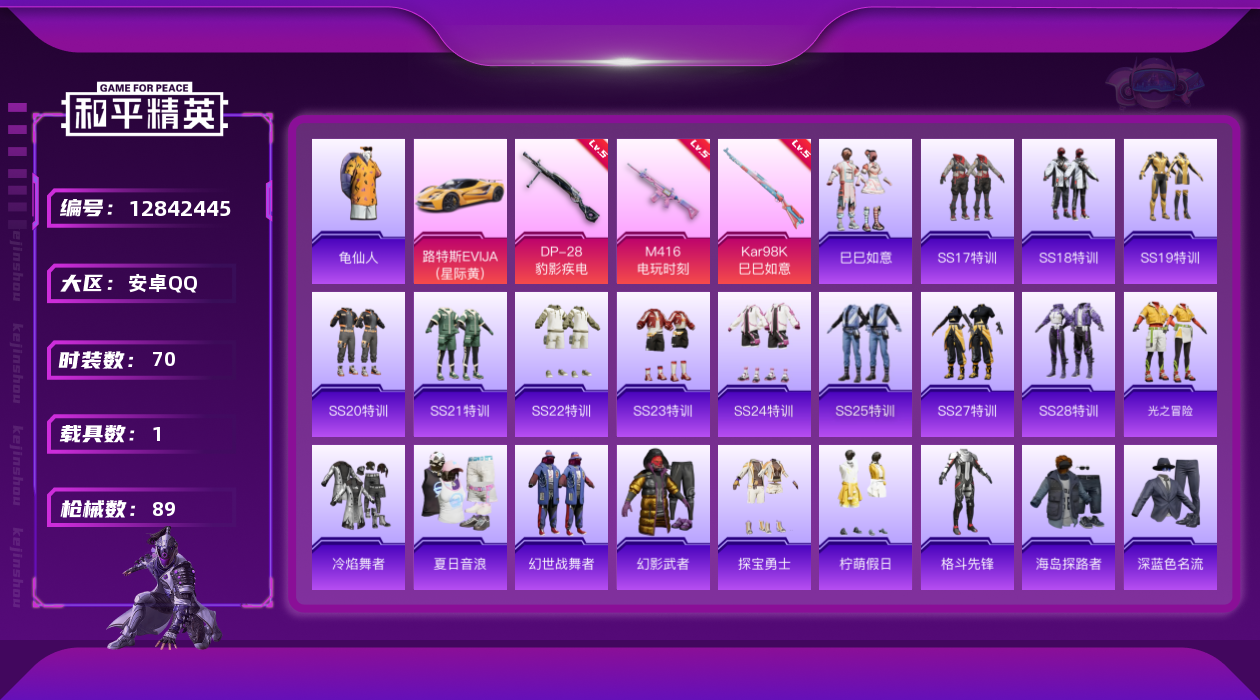
Task: Open the SS20特训 outfit tile
Action: pyautogui.click(x=358, y=364)
